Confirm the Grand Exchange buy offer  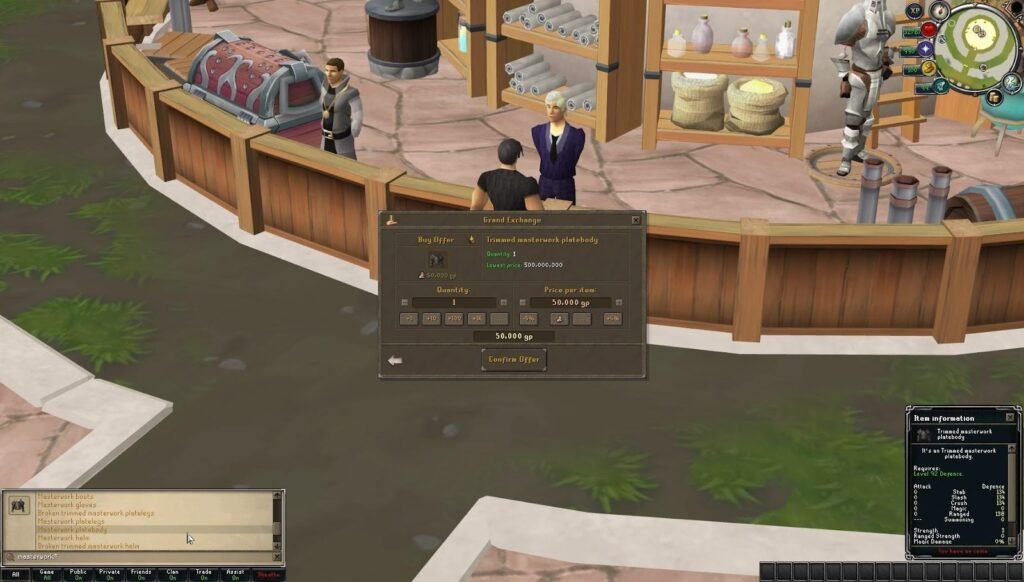tap(513, 359)
